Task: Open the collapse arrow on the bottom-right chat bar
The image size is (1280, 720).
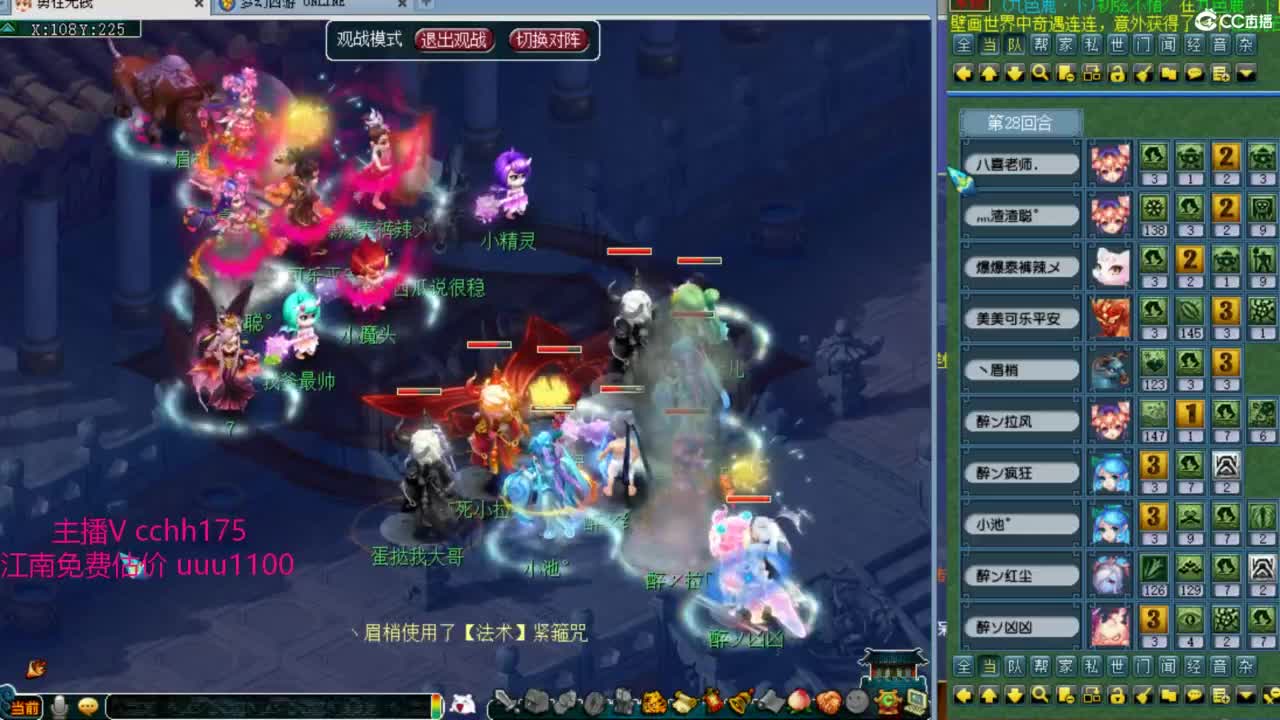Action: tap(1244, 693)
